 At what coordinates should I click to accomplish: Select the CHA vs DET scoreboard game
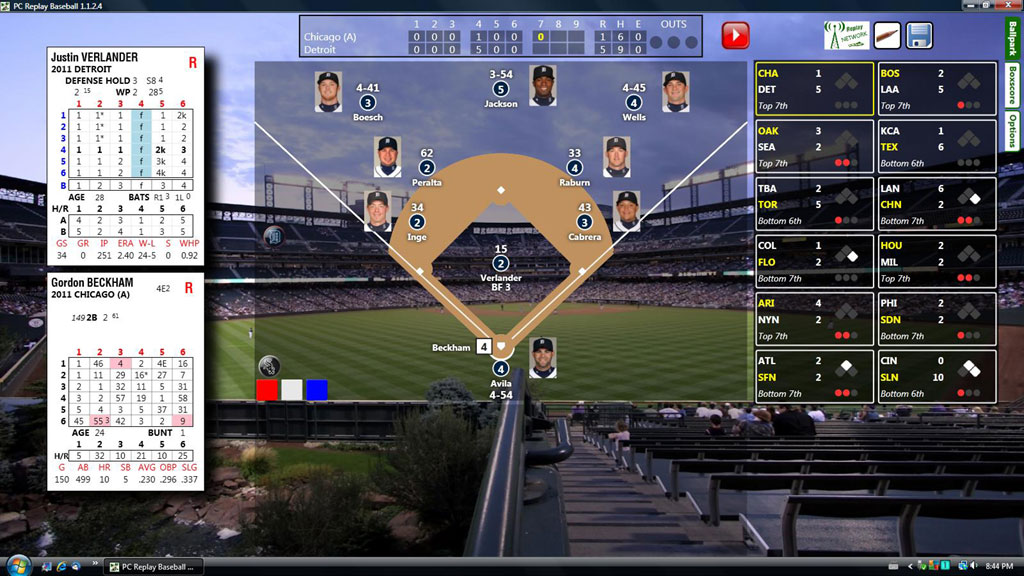(x=814, y=89)
